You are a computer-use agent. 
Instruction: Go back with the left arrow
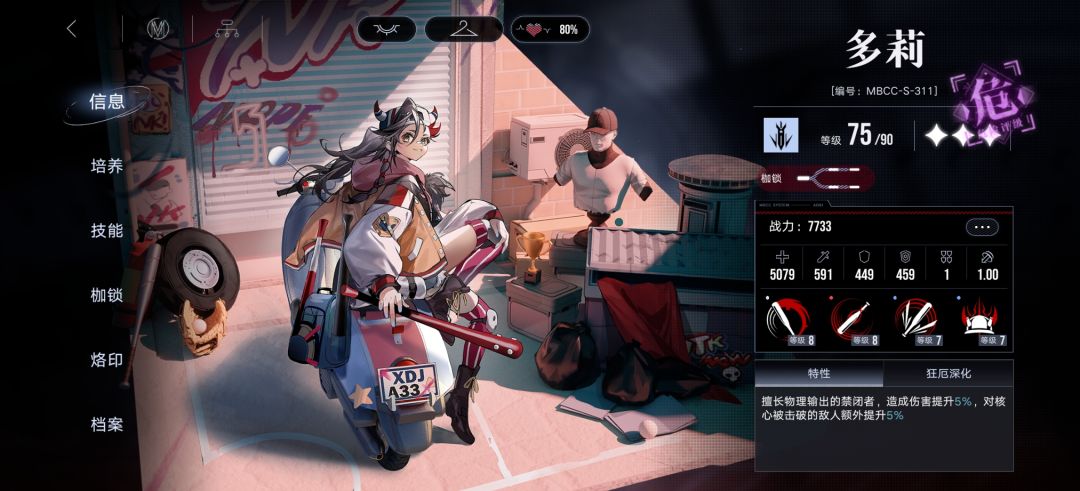(71, 29)
